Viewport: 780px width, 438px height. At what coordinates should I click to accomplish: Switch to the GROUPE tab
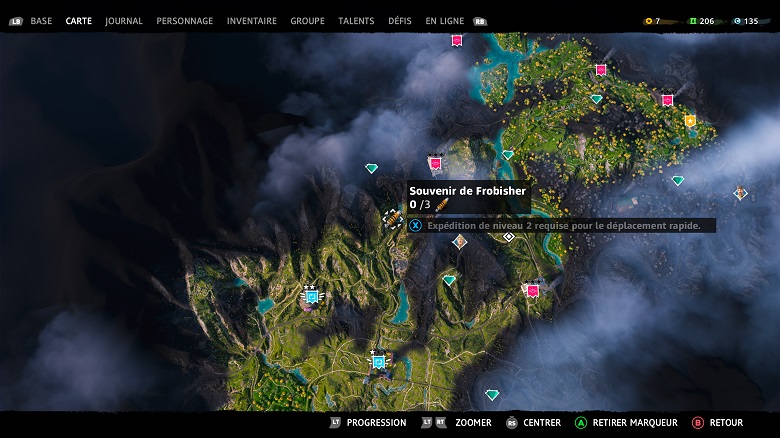(x=307, y=21)
